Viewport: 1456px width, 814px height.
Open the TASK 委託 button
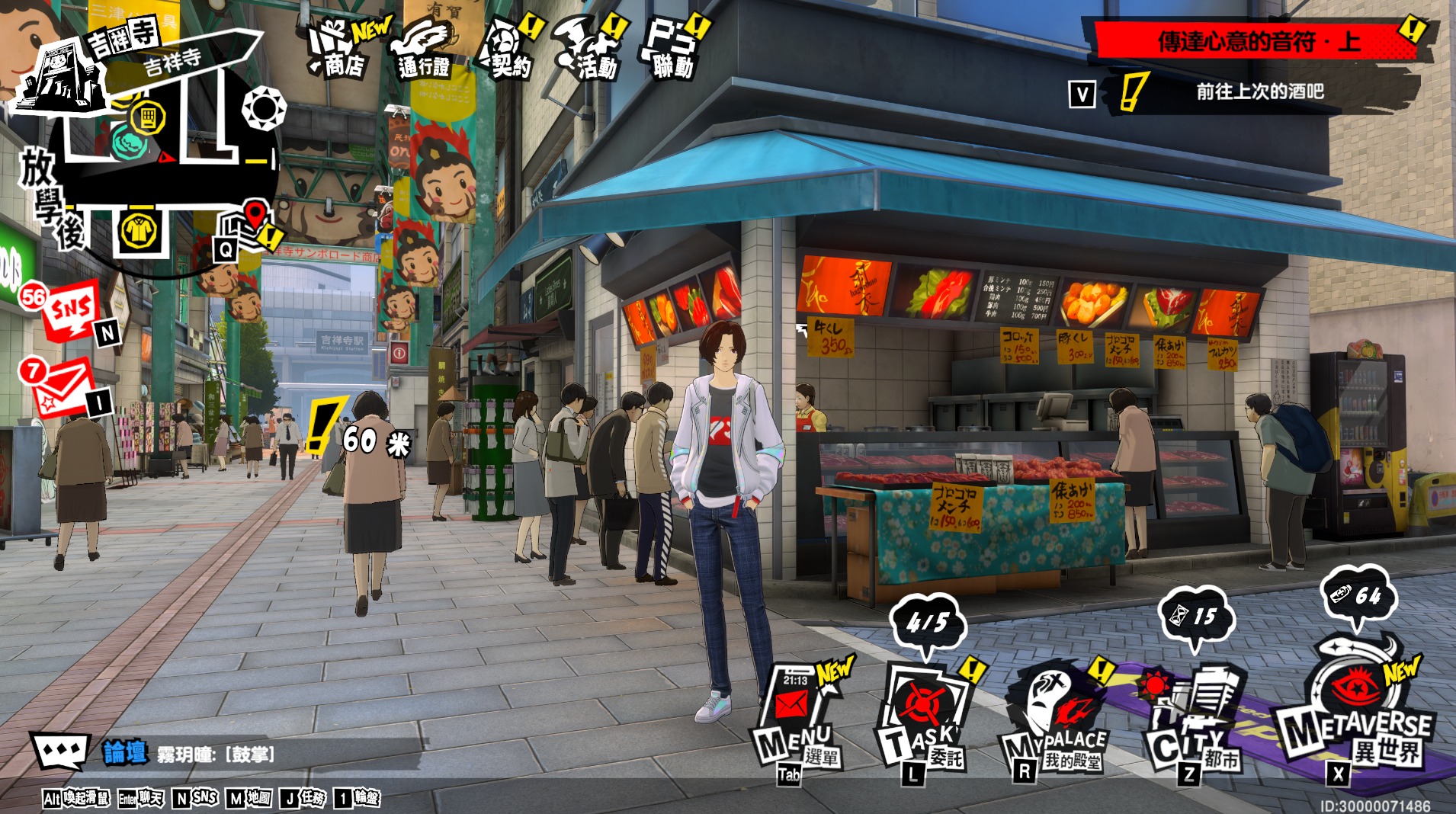pyautogui.click(x=922, y=720)
